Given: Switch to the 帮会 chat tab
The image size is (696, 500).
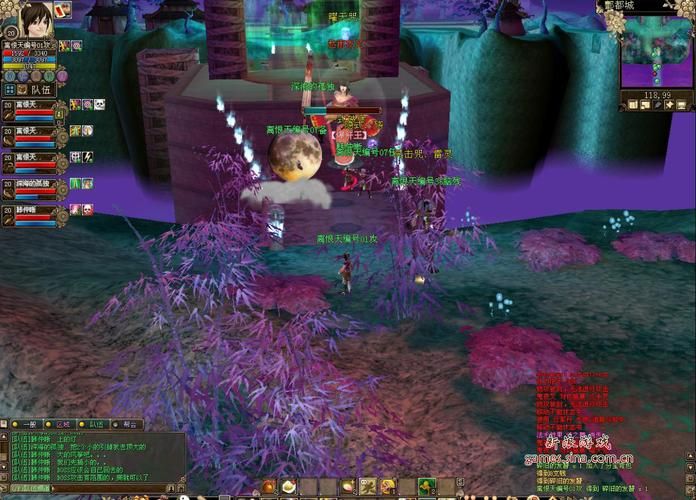Looking at the screenshot, I should pos(131,425).
